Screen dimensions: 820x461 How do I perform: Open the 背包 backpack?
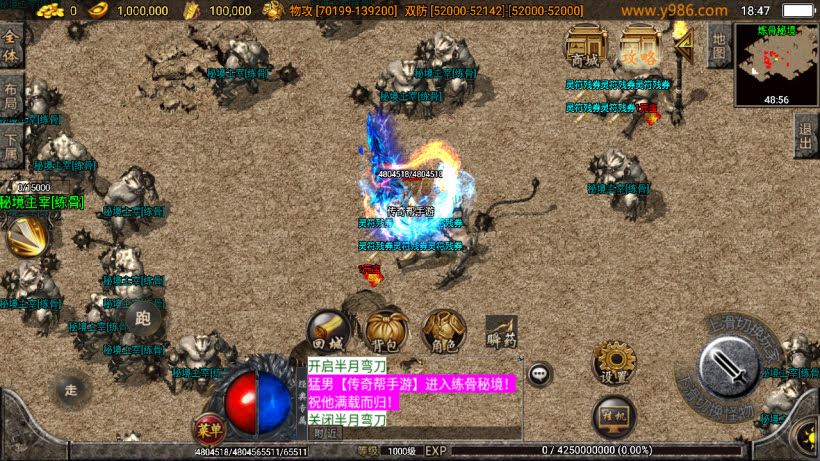[386, 330]
